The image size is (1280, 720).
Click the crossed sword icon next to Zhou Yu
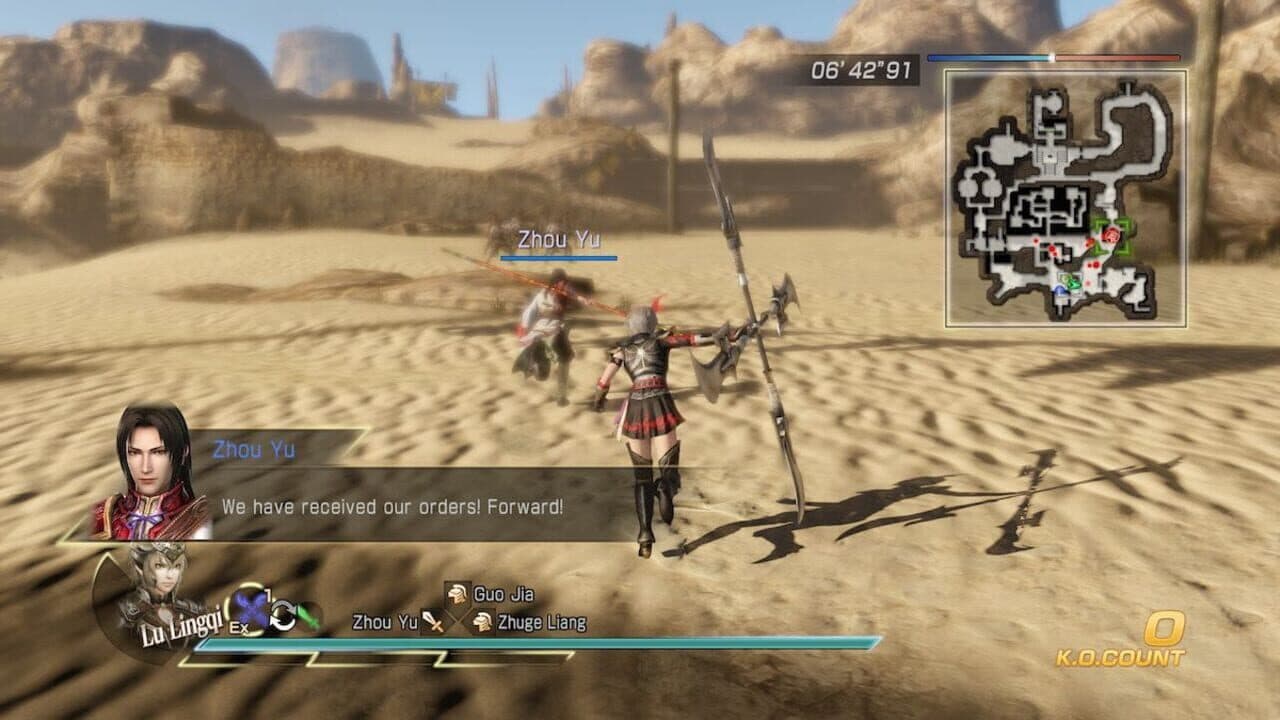pos(433,622)
